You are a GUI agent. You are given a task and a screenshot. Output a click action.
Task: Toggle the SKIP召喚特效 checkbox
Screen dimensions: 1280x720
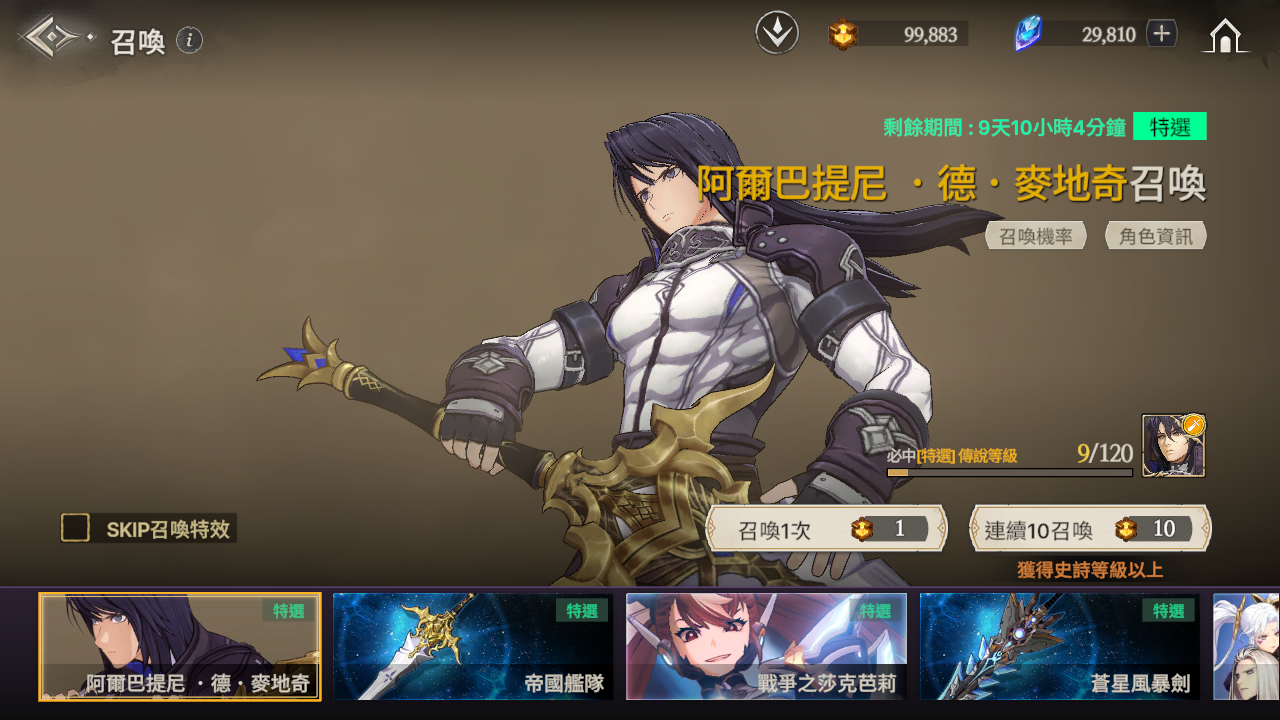76,528
